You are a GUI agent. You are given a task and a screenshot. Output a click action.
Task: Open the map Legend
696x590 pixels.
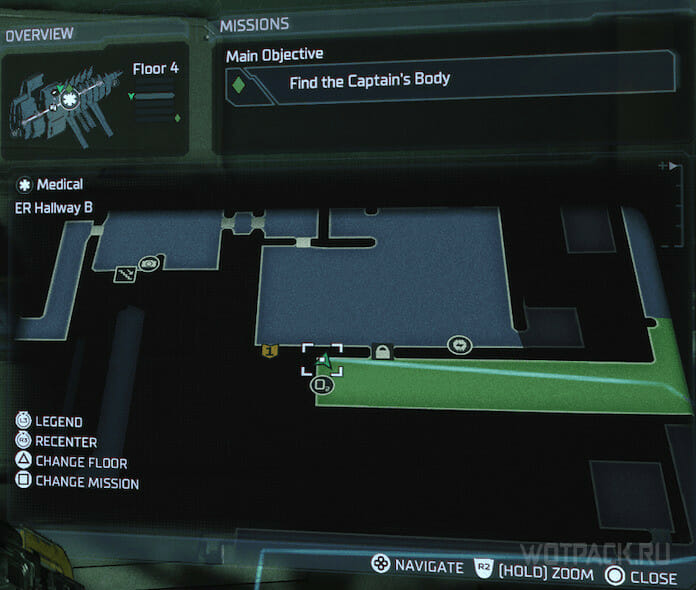50,422
